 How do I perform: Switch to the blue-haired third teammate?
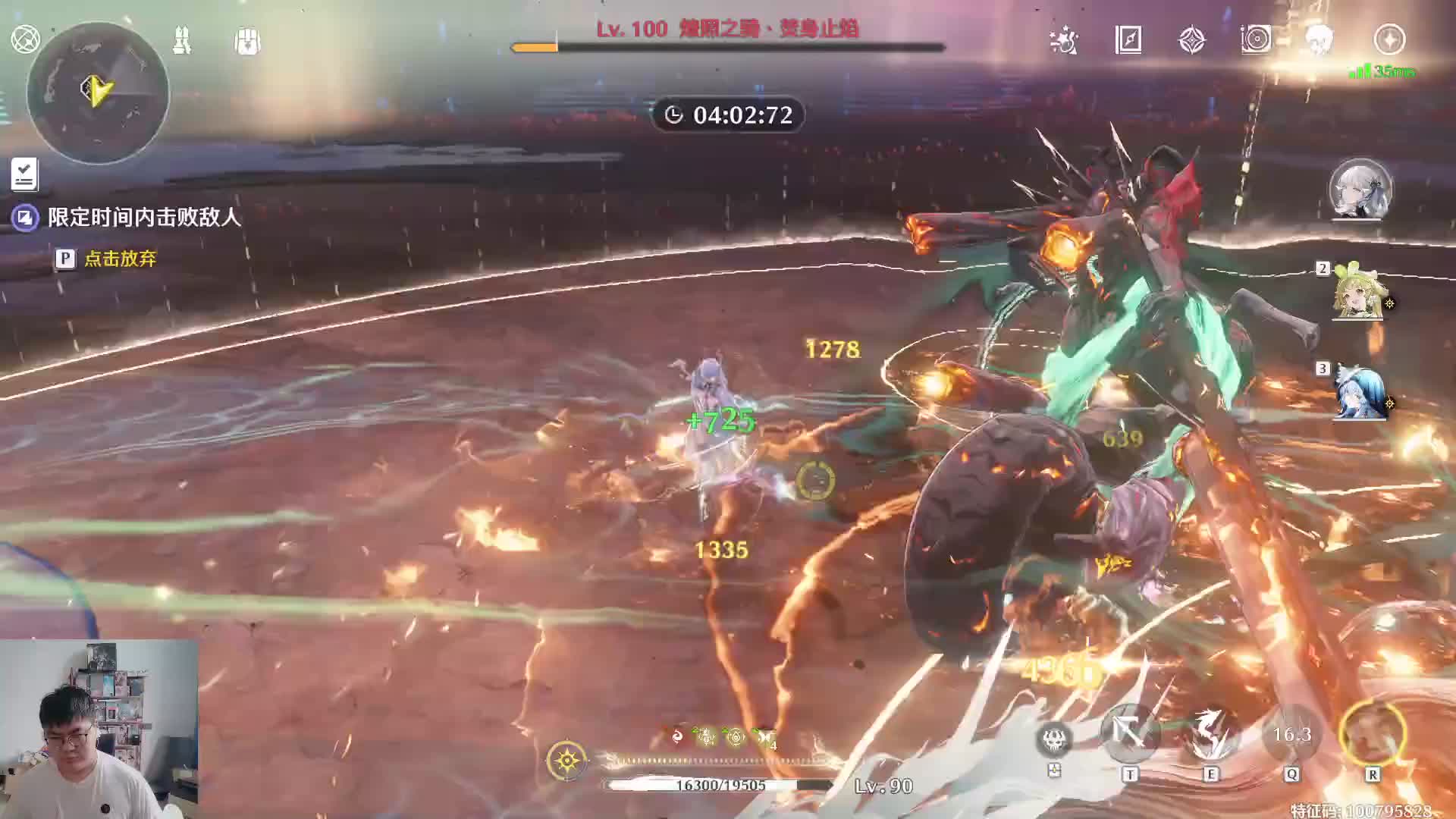pos(1360,394)
